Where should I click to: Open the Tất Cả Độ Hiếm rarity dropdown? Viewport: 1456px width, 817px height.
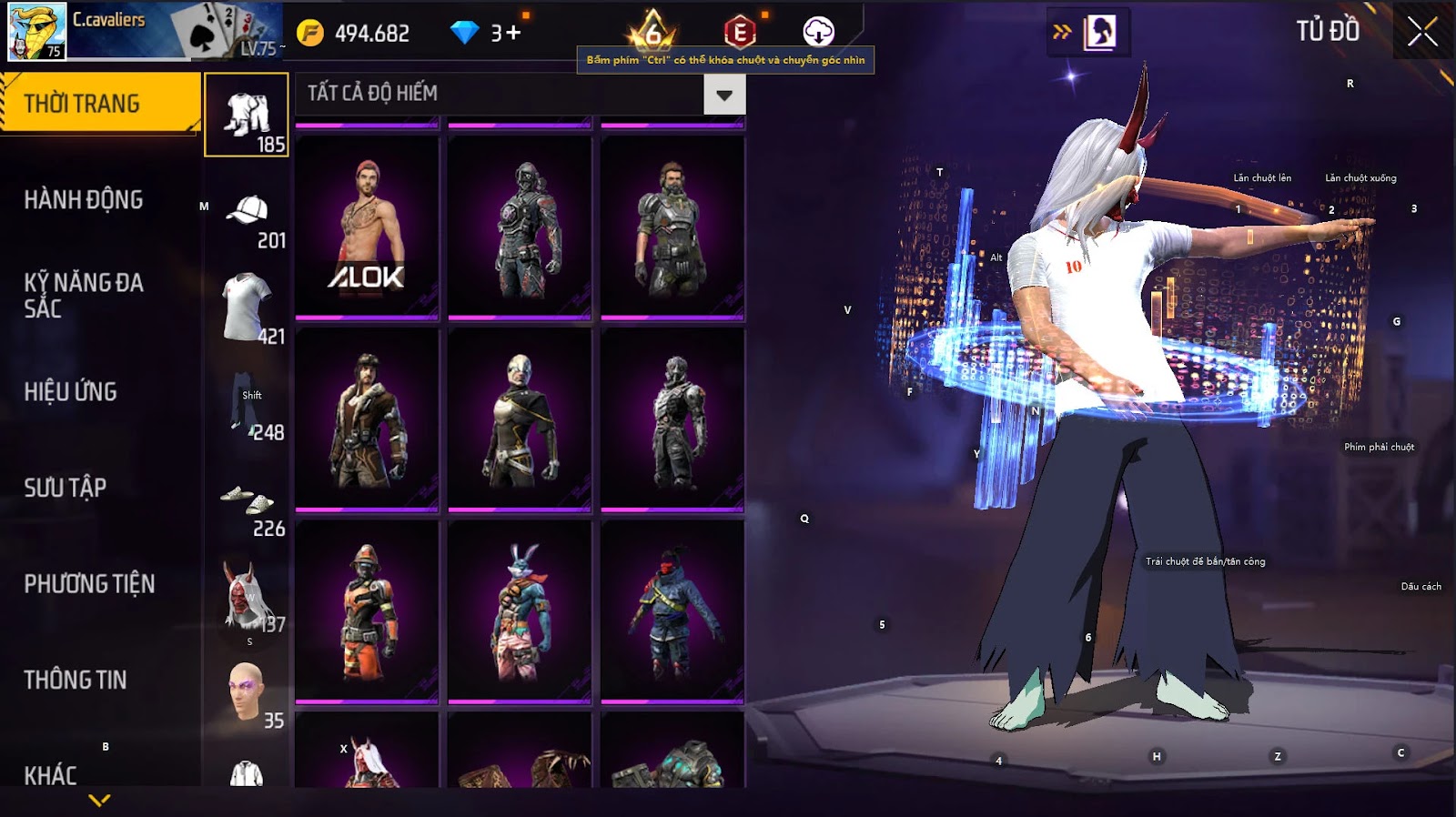pyautogui.click(x=724, y=95)
